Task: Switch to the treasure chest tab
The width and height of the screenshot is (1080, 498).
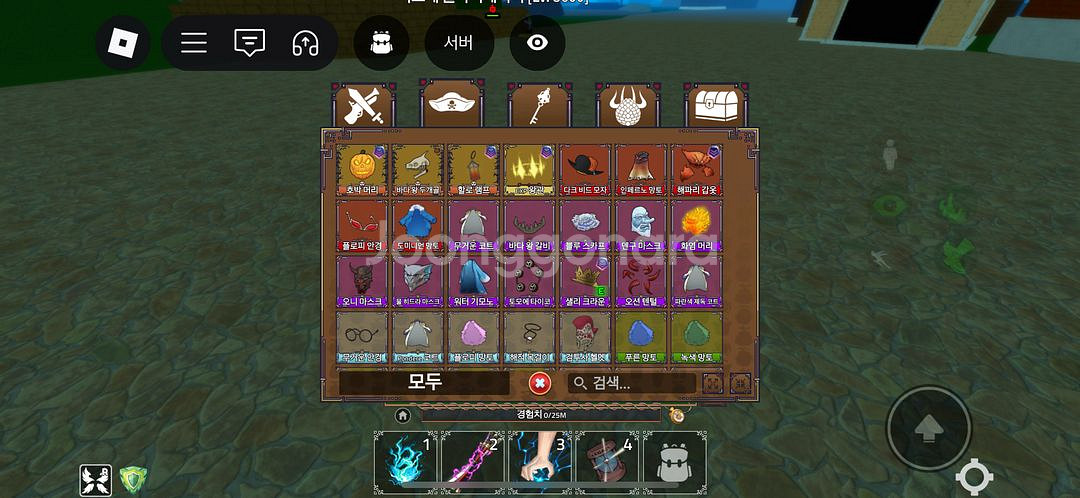Action: point(717,105)
